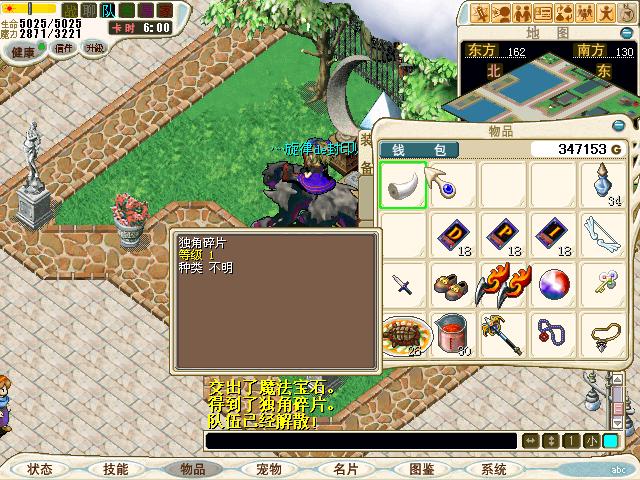Select the blue potion bottle stack

coord(604,185)
